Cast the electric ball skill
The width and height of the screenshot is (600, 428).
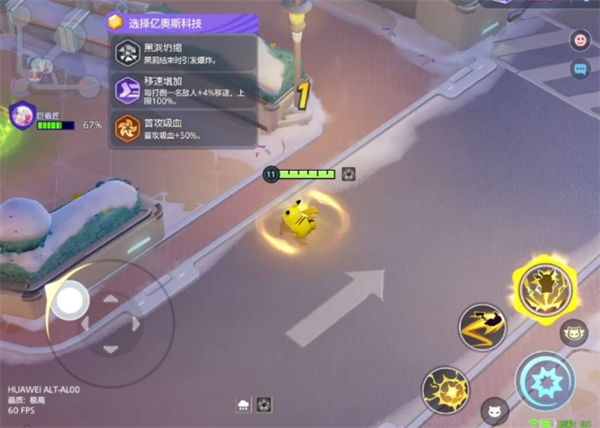445,389
